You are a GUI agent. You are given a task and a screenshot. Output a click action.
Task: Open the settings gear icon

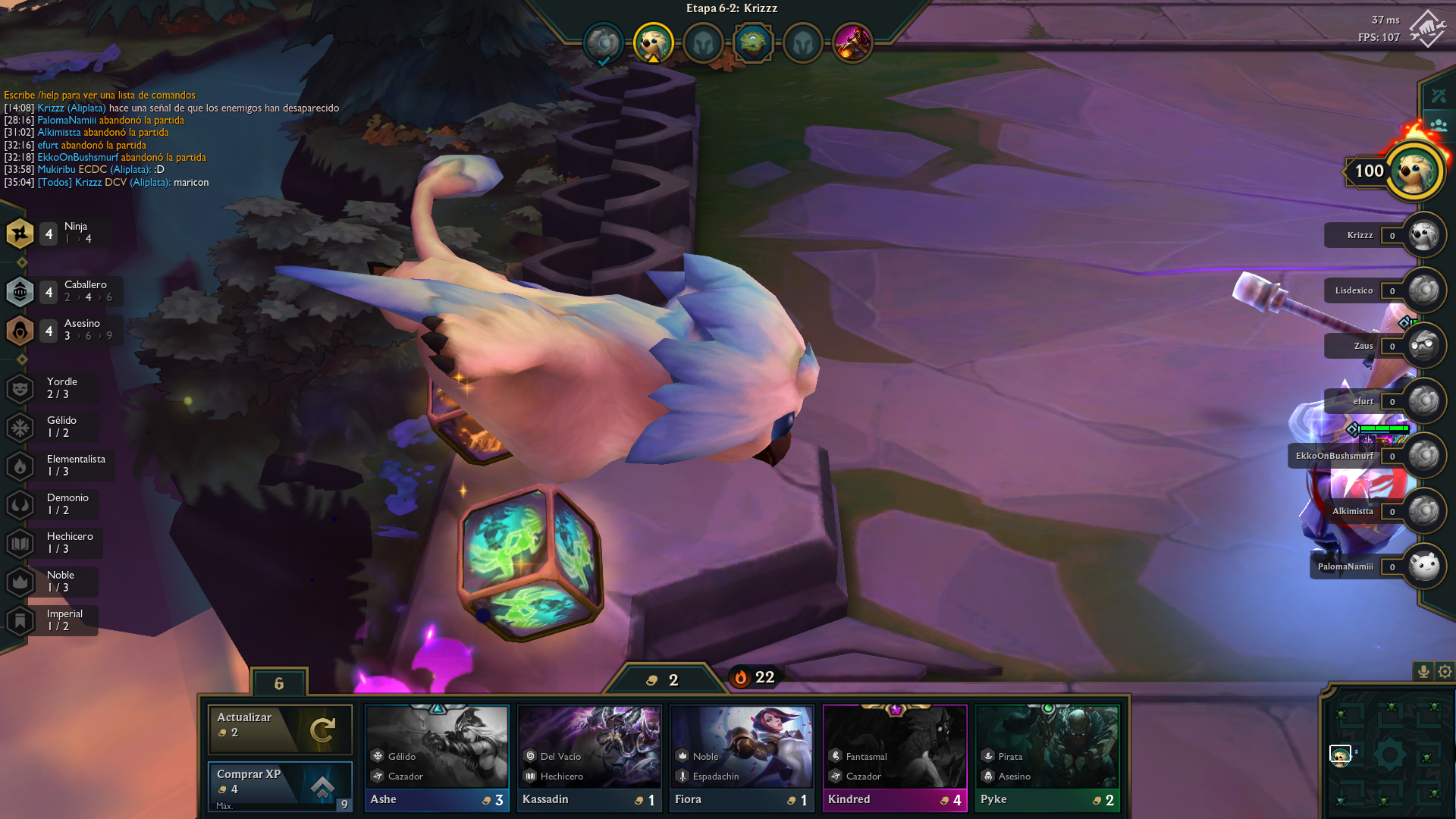(x=1445, y=672)
